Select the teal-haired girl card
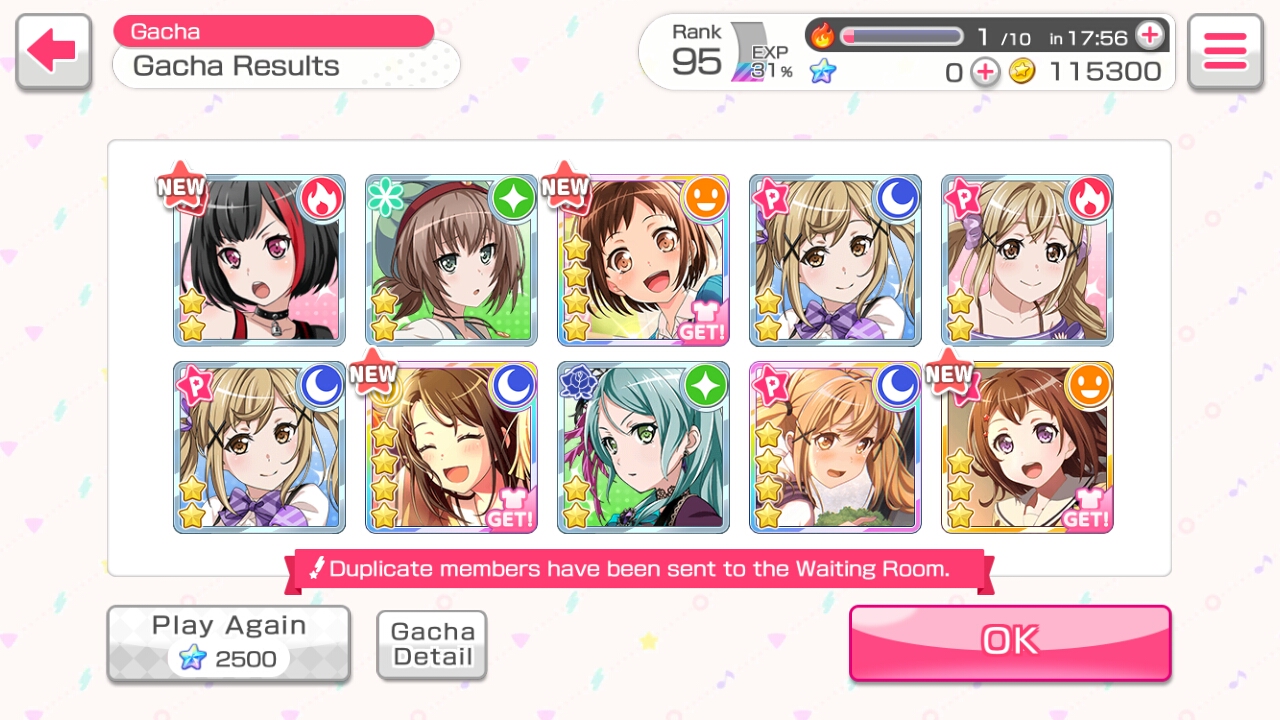The width and height of the screenshot is (1280, 720). pyautogui.click(x=643, y=447)
